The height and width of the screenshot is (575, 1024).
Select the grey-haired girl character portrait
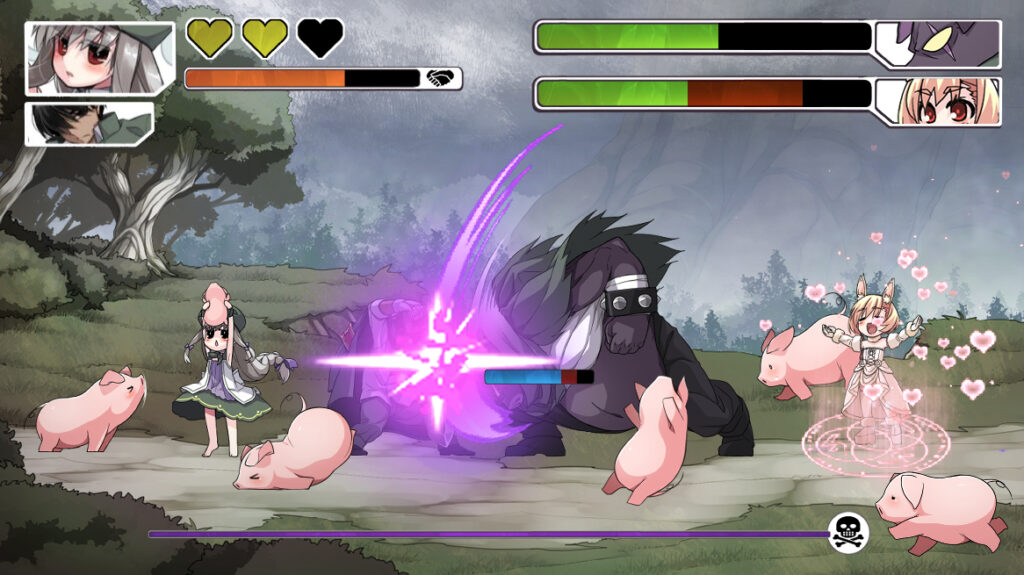pyautogui.click(x=89, y=58)
